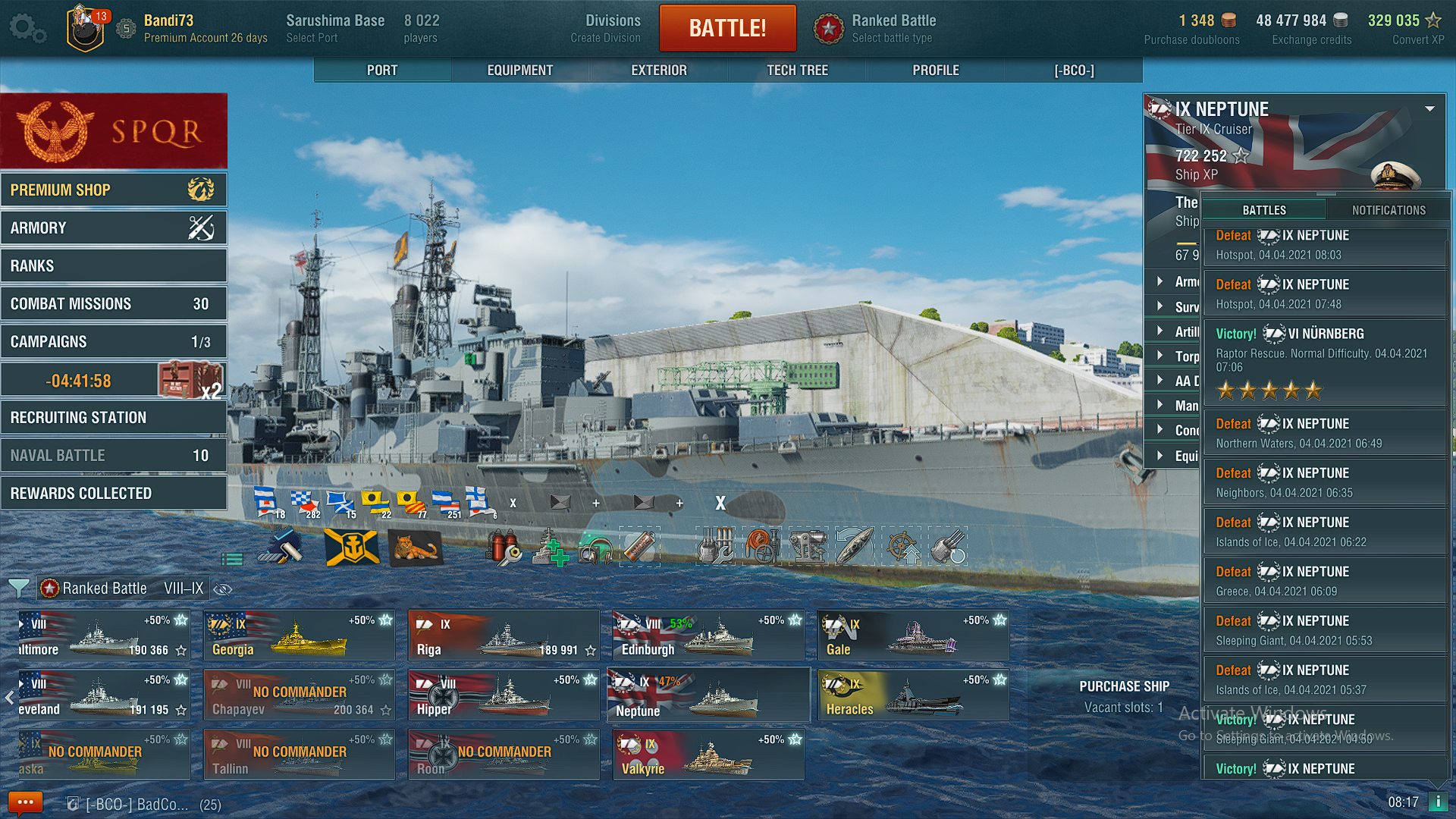
Task: View the Profile tab
Action: point(935,70)
